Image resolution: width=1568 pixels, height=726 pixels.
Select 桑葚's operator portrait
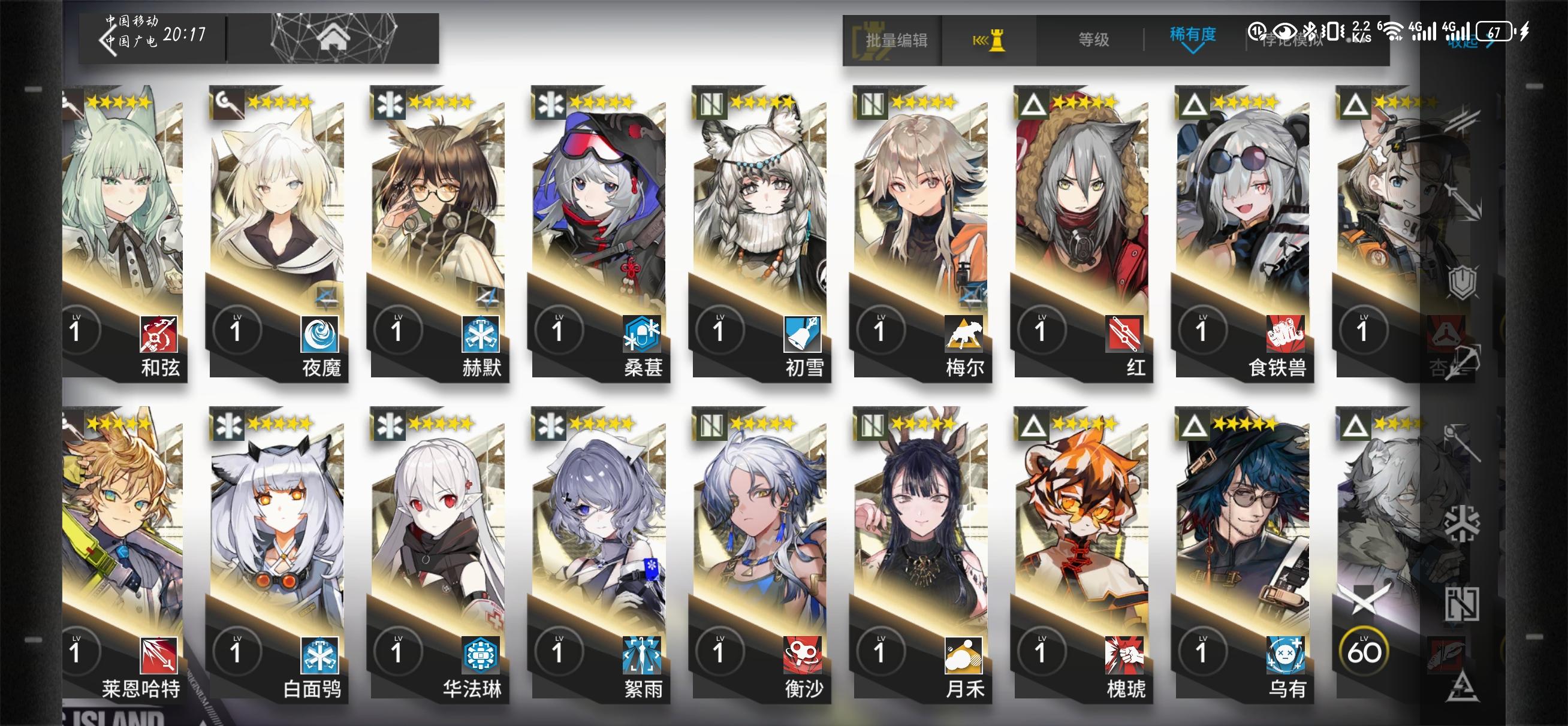coord(599,201)
